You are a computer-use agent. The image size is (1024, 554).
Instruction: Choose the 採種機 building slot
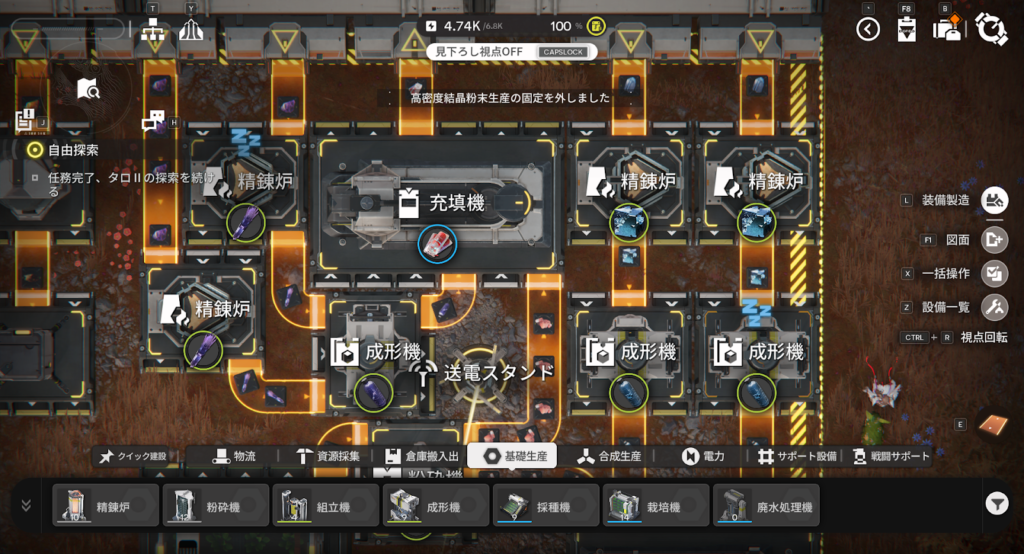[546, 506]
